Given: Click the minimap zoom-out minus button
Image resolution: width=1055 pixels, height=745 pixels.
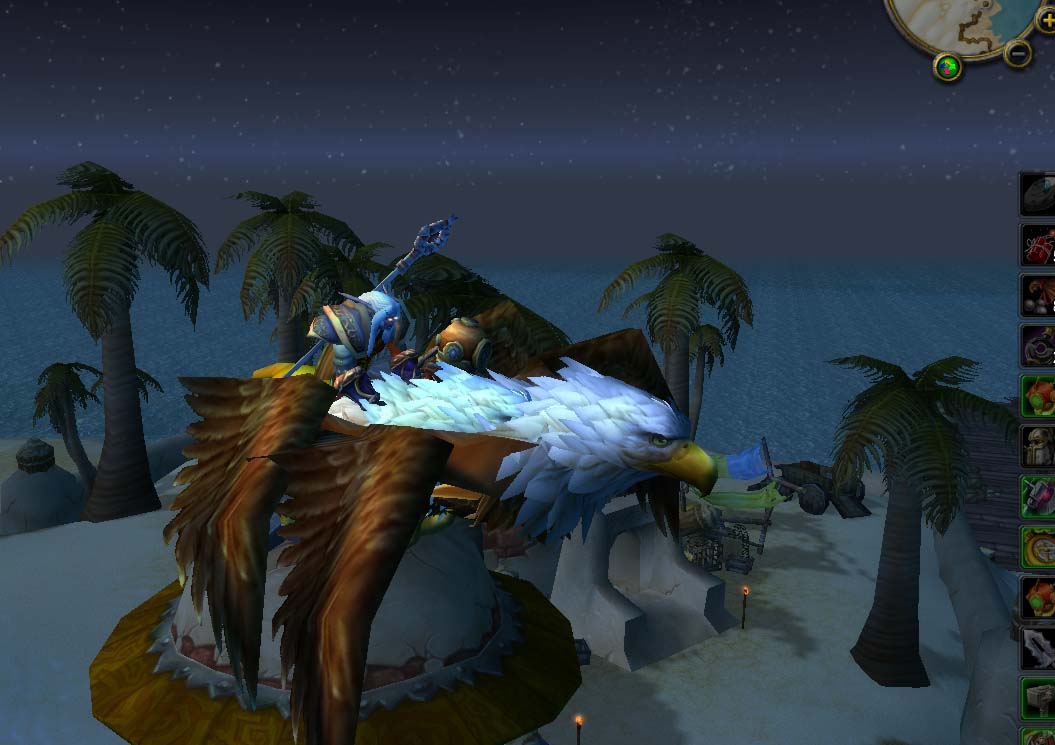Looking at the screenshot, I should click(1017, 53).
